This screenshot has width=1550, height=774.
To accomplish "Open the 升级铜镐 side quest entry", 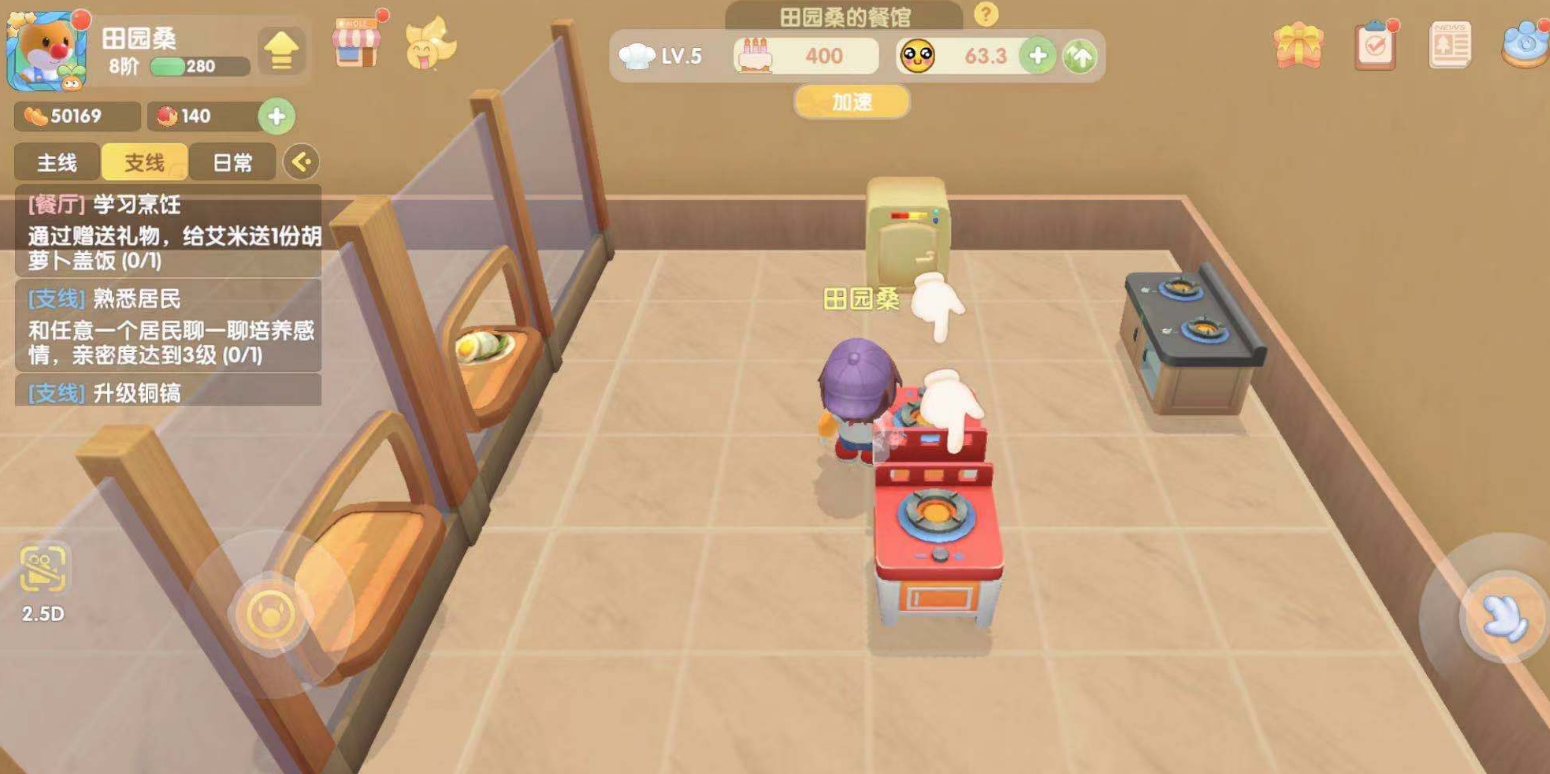I will (168, 392).
